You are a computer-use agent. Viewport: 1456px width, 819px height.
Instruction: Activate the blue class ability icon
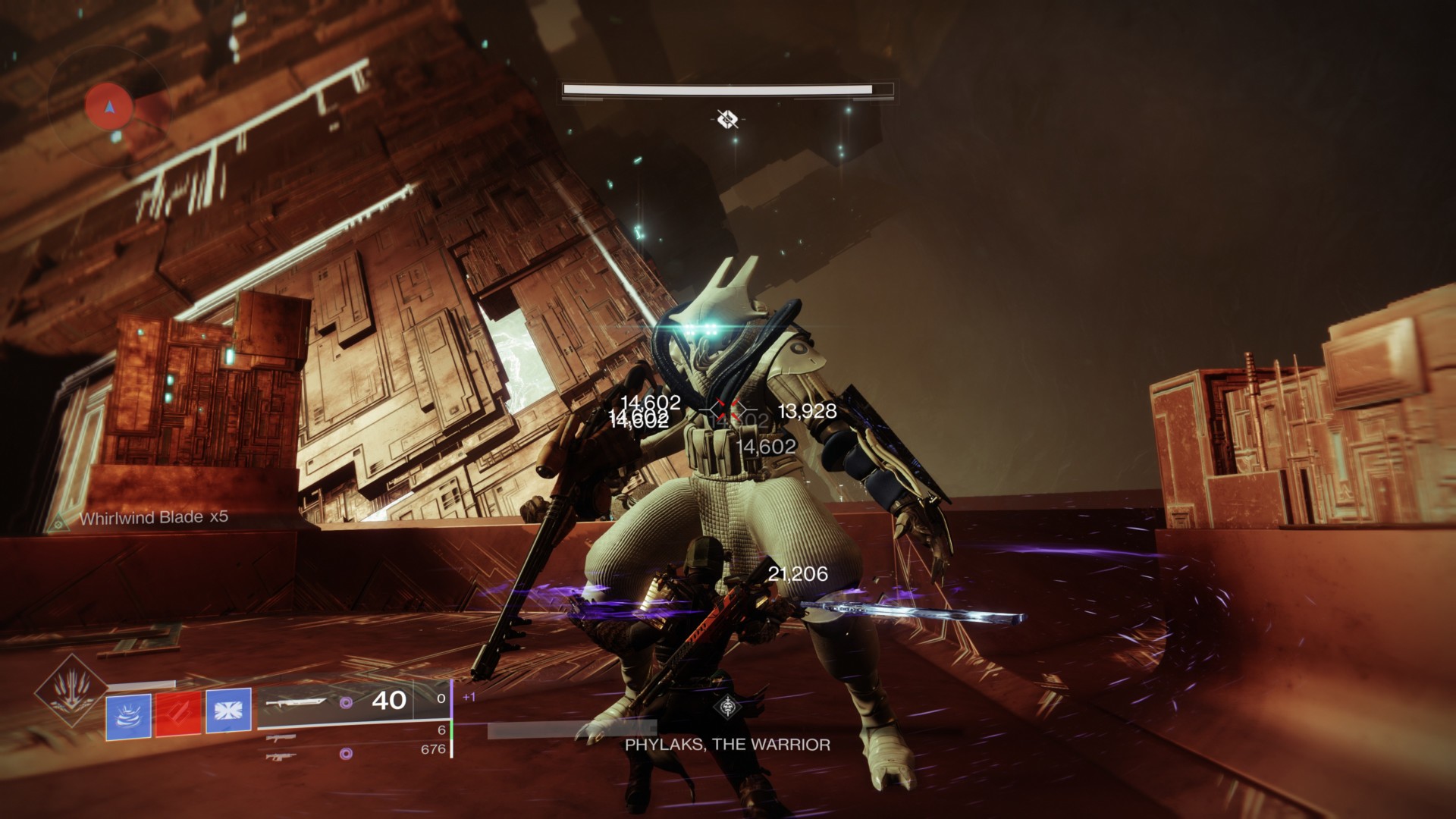(x=228, y=714)
